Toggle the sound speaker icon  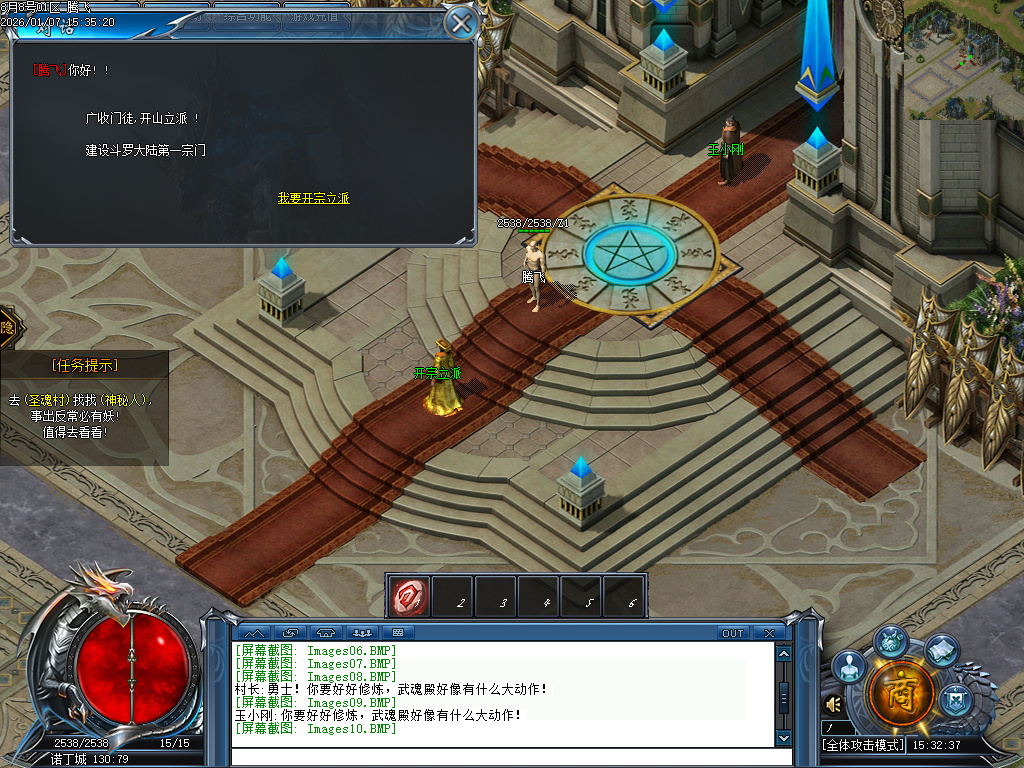pyautogui.click(x=832, y=705)
